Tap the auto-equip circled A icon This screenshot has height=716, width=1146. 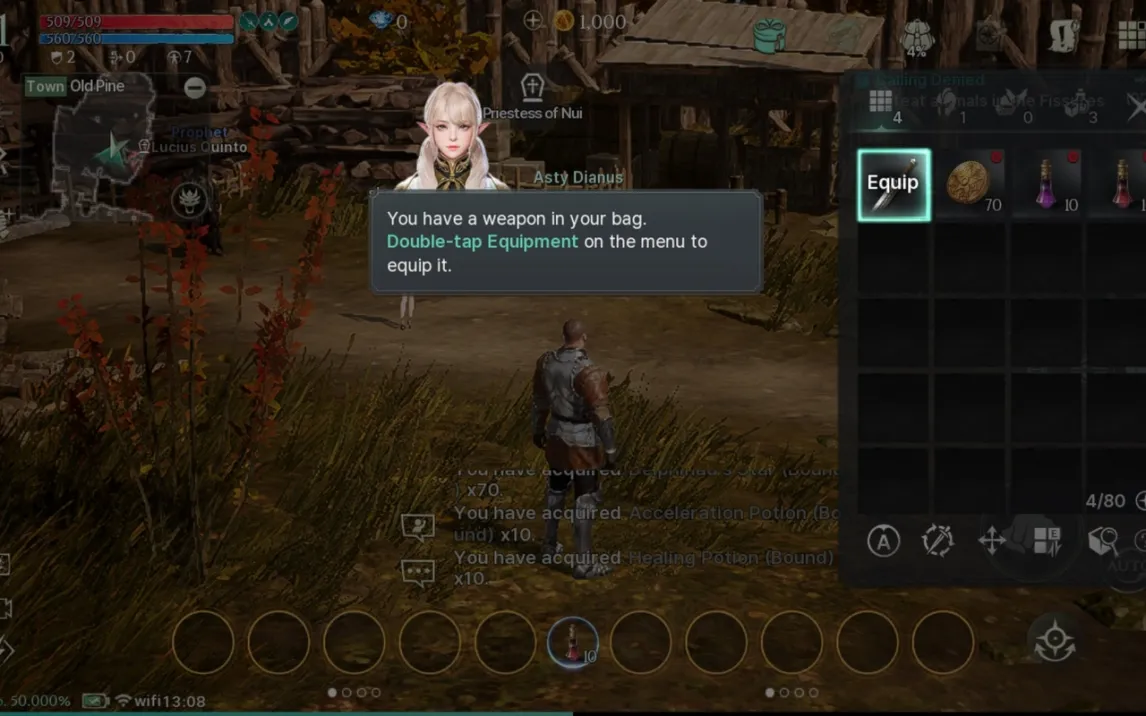pyautogui.click(x=883, y=541)
